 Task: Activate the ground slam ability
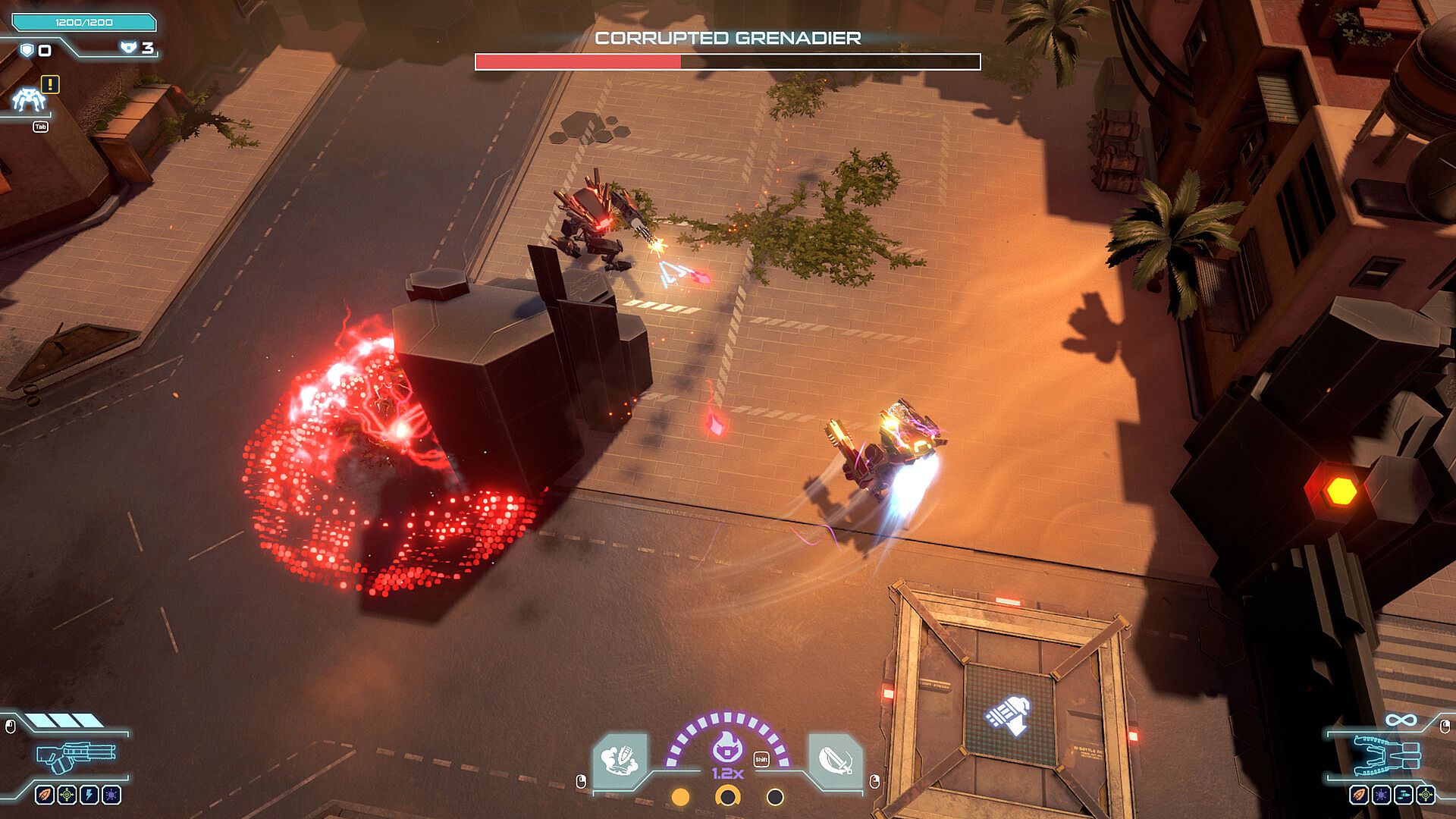pyautogui.click(x=621, y=759)
